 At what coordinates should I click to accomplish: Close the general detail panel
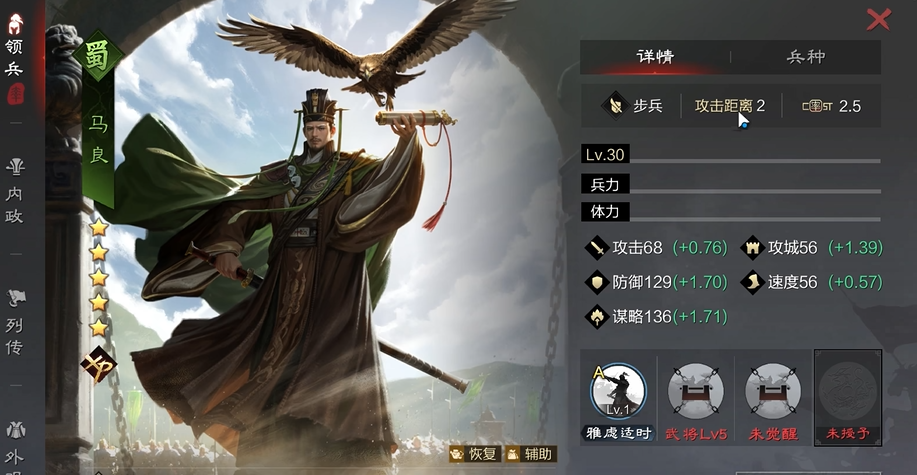[x=878, y=19]
